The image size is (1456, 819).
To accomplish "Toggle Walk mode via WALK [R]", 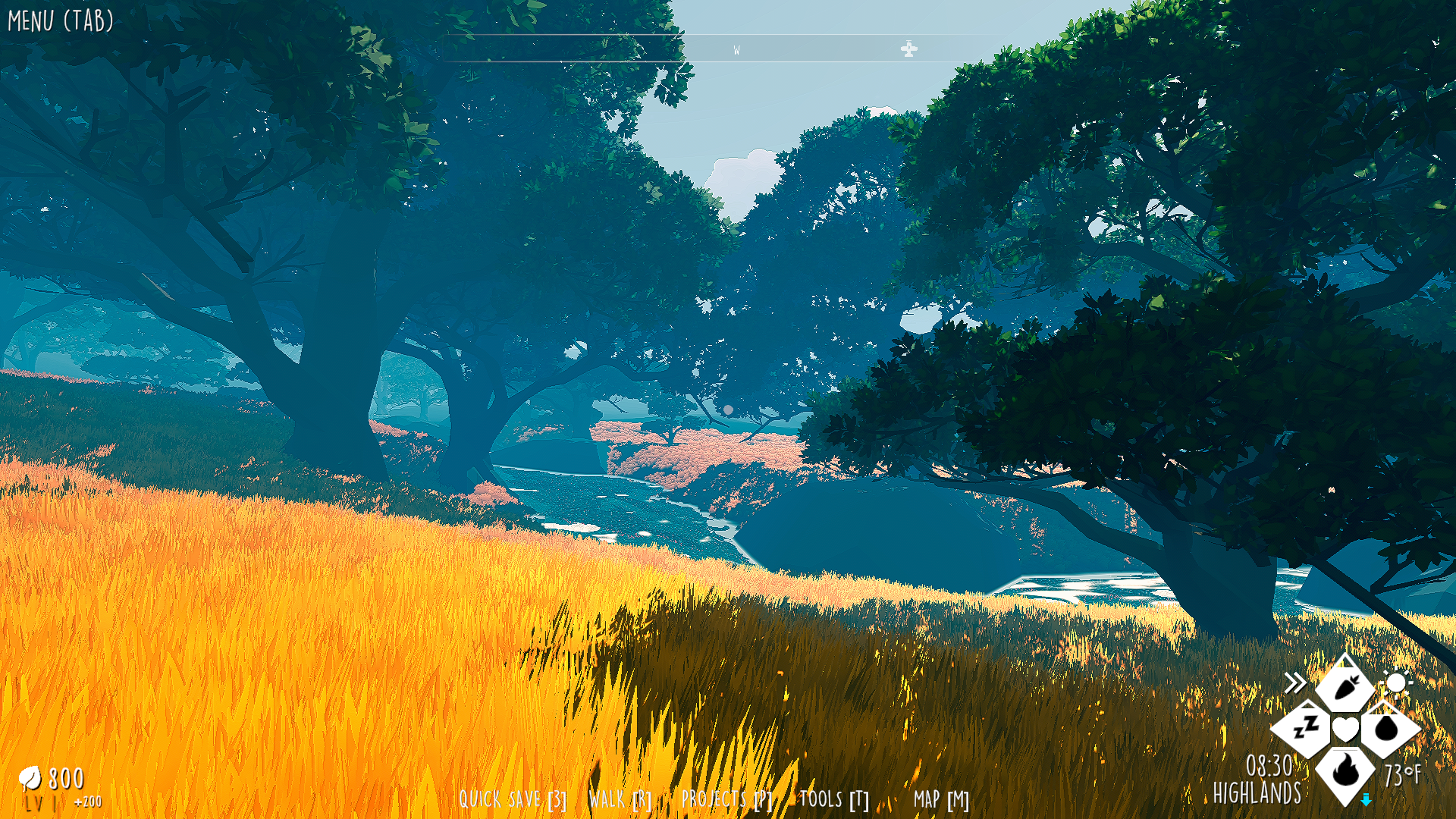I will [x=620, y=798].
